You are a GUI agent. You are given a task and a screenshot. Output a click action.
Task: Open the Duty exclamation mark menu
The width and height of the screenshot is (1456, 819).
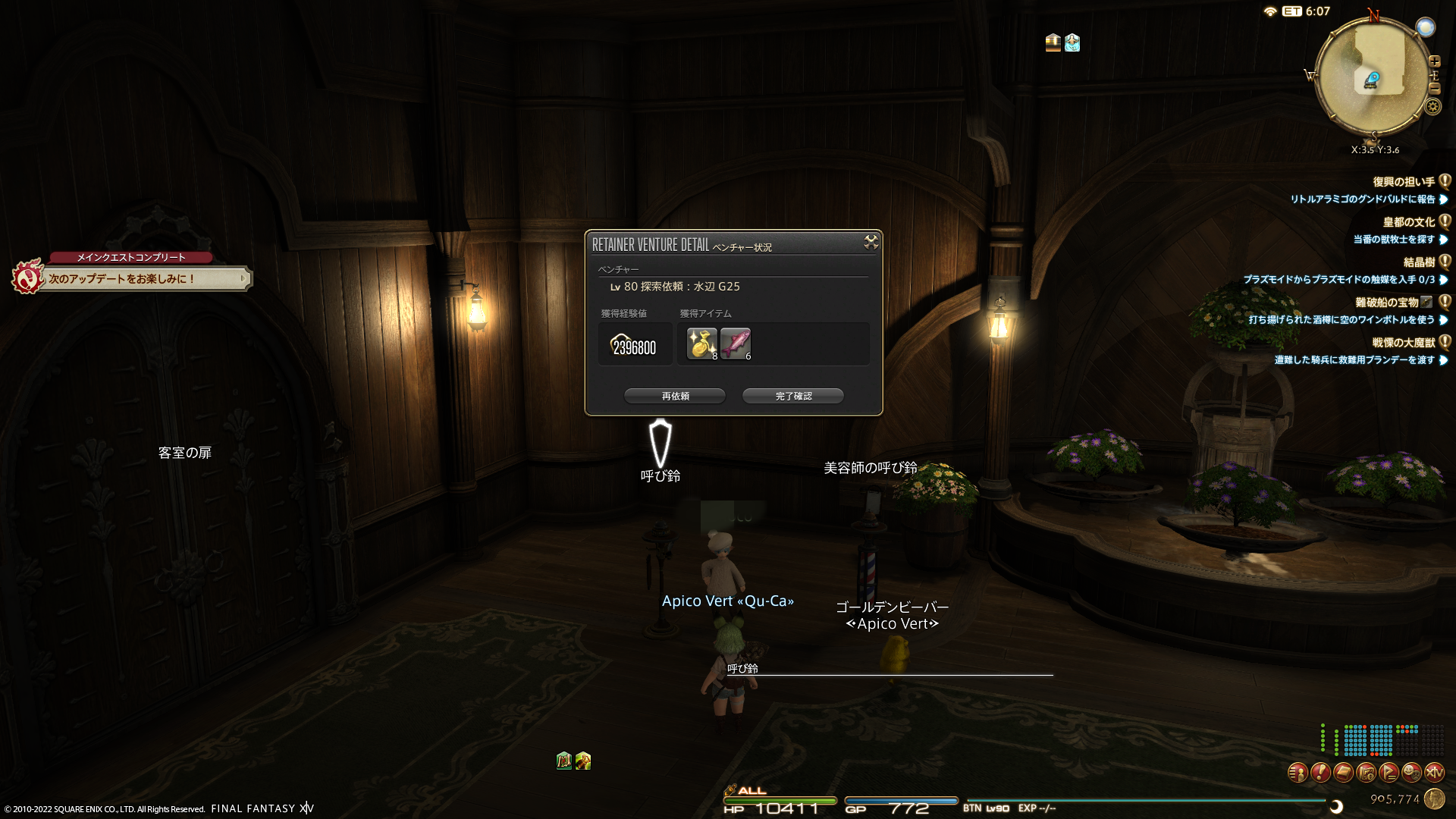(1320, 773)
